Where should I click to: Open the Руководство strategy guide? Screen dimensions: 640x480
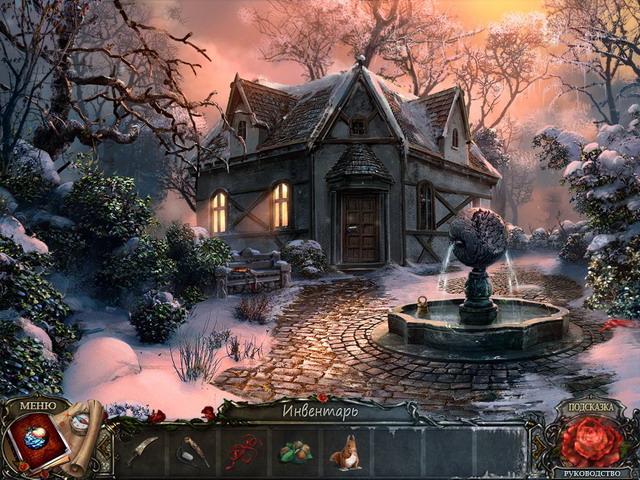[x=590, y=473]
